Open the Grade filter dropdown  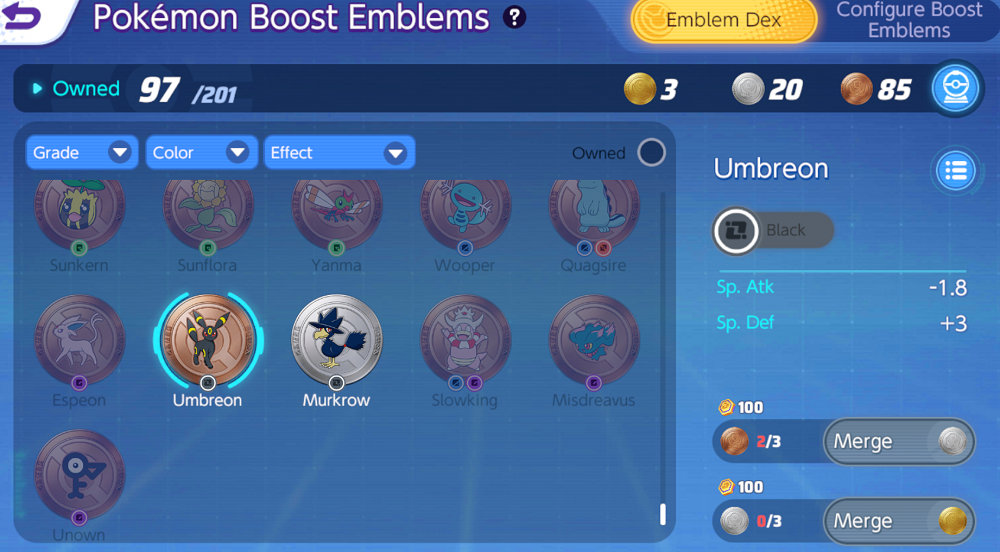[x=82, y=153]
